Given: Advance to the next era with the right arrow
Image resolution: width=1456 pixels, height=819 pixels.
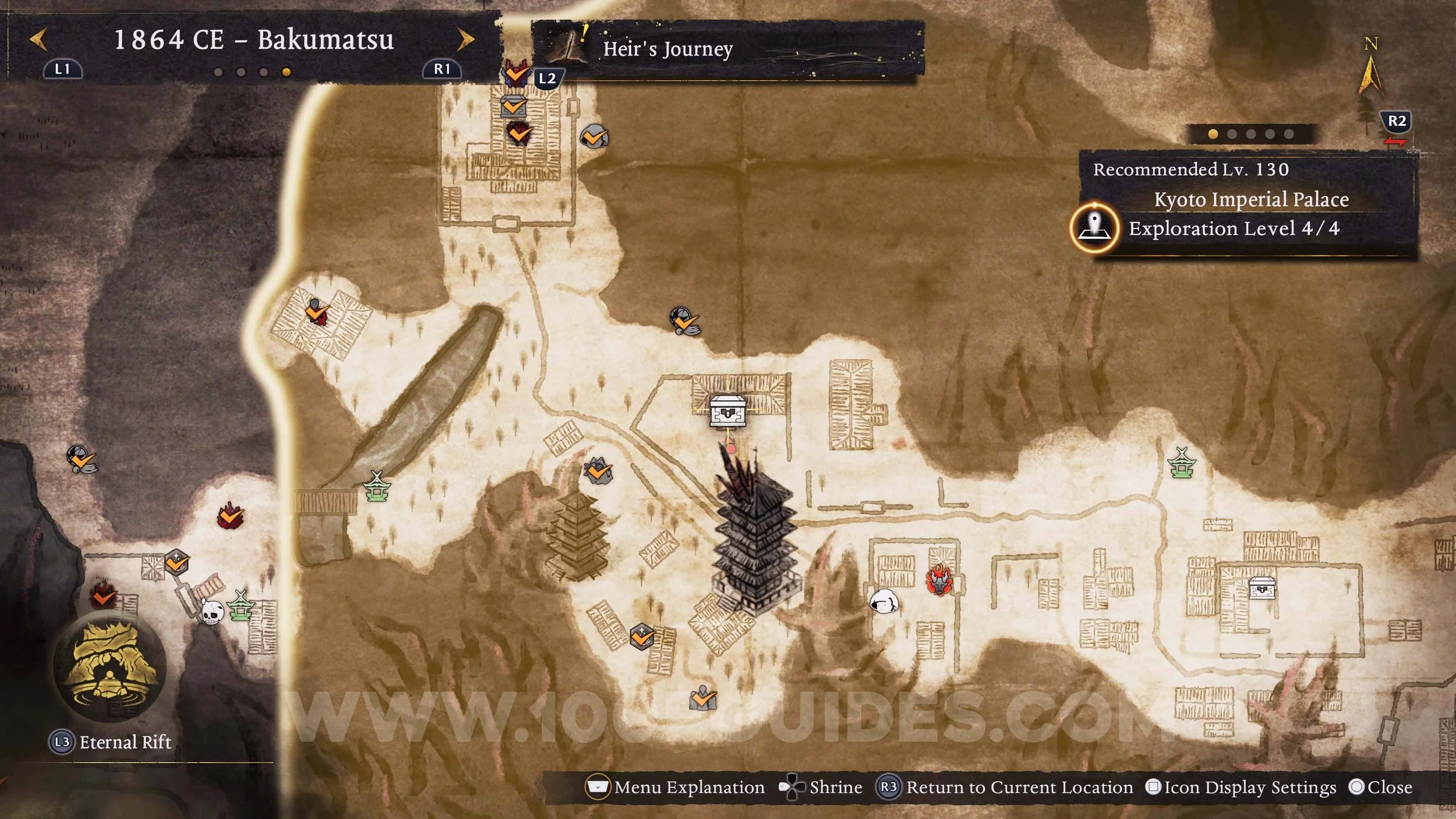Looking at the screenshot, I should [465, 40].
